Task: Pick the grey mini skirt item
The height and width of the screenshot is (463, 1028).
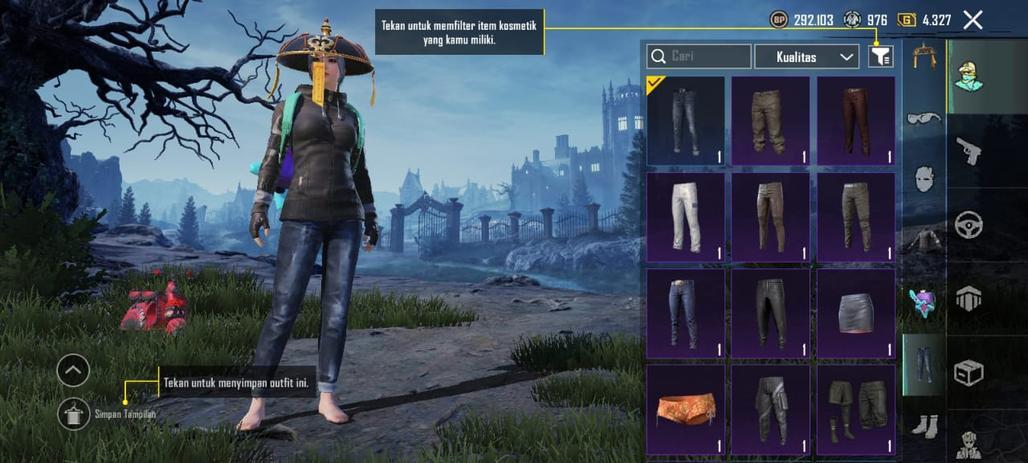Action: coord(855,313)
